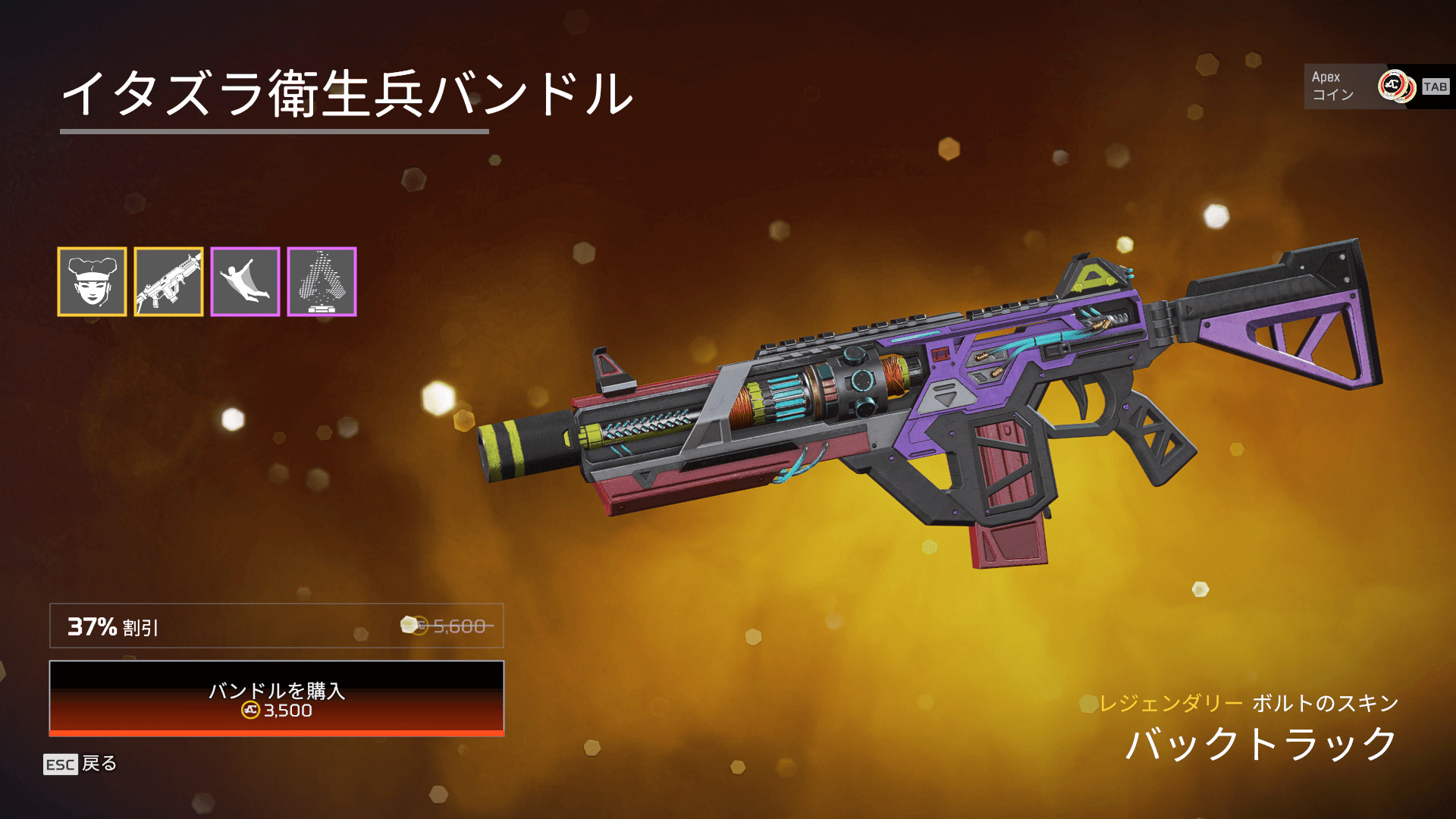Select the holo-spray item thumbnail

[322, 281]
